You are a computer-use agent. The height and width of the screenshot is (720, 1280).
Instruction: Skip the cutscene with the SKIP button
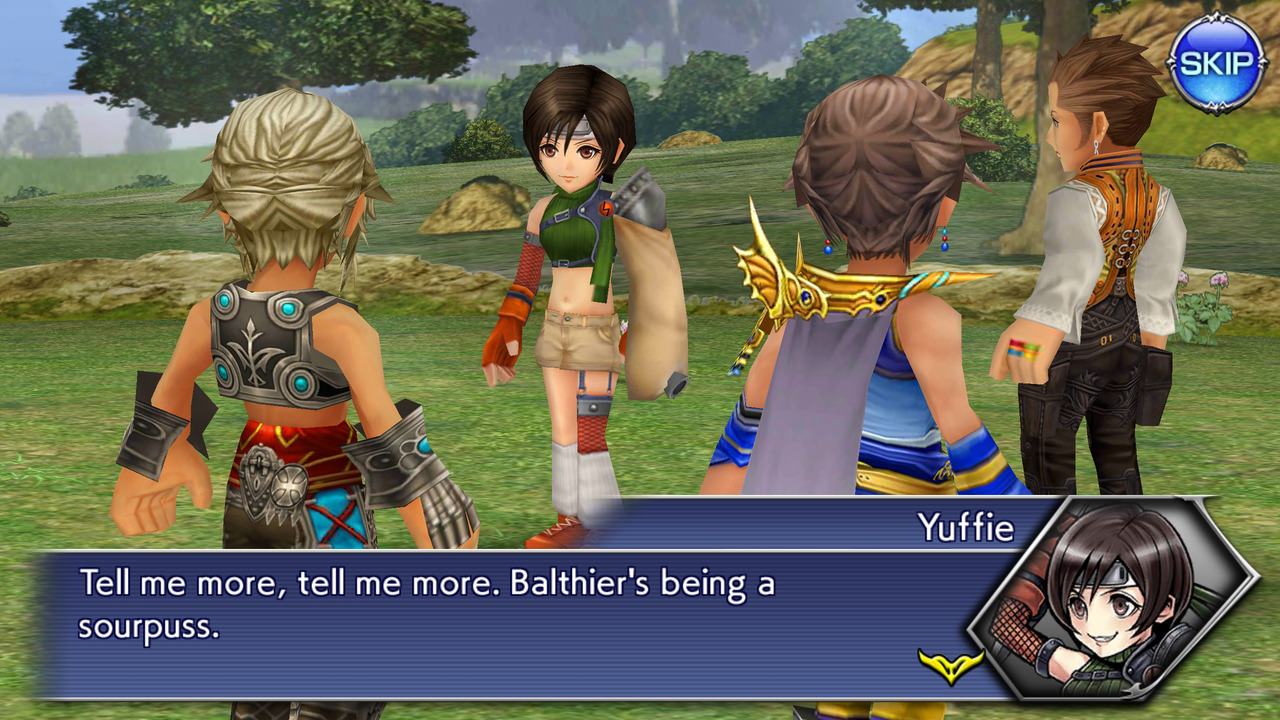tap(1216, 63)
